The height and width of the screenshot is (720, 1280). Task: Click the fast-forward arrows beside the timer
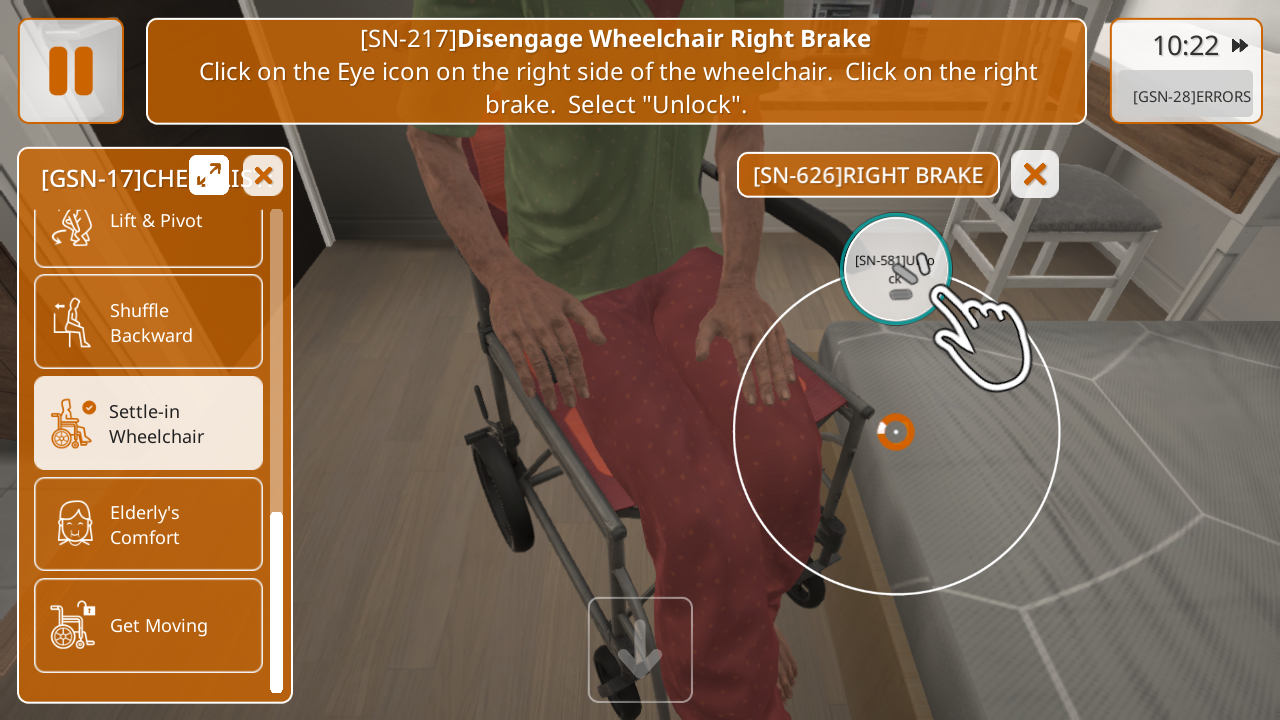click(1240, 46)
